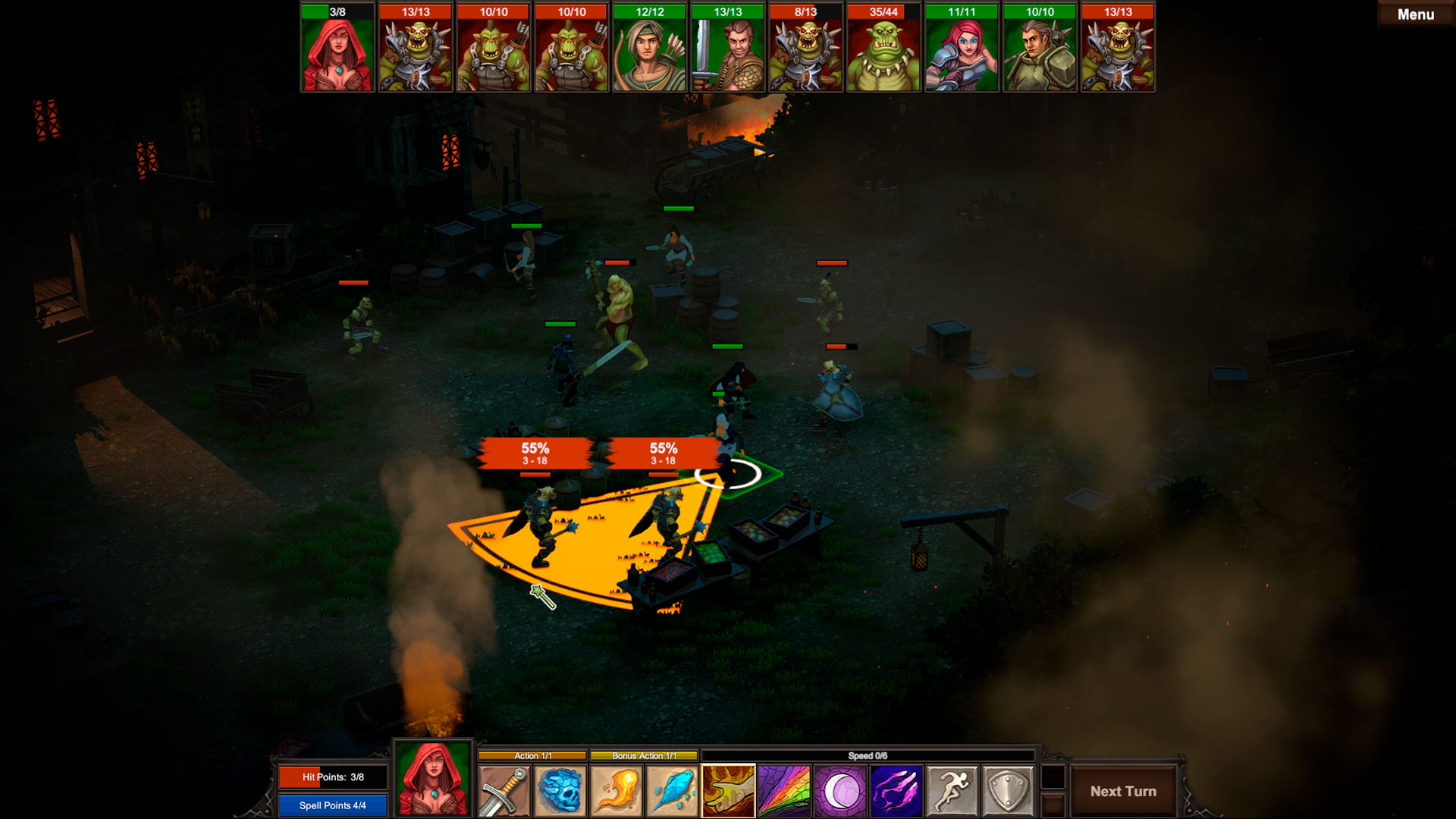Select the sword melee attack icon

504,791
